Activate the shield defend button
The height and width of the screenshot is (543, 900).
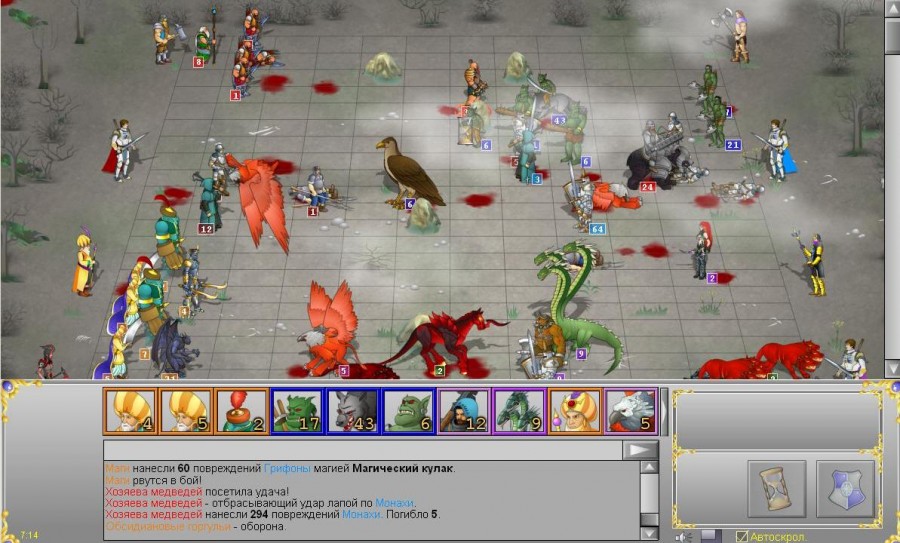click(845, 489)
